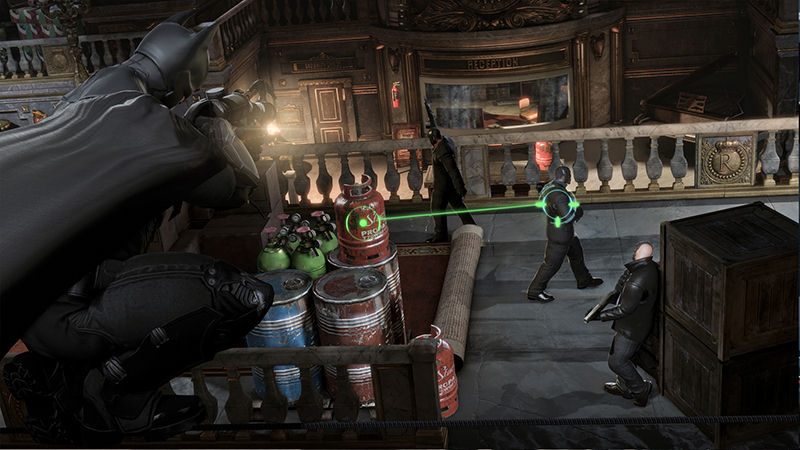Select the green target reticle on the propane tank
The height and width of the screenshot is (450, 800).
coord(363,221)
